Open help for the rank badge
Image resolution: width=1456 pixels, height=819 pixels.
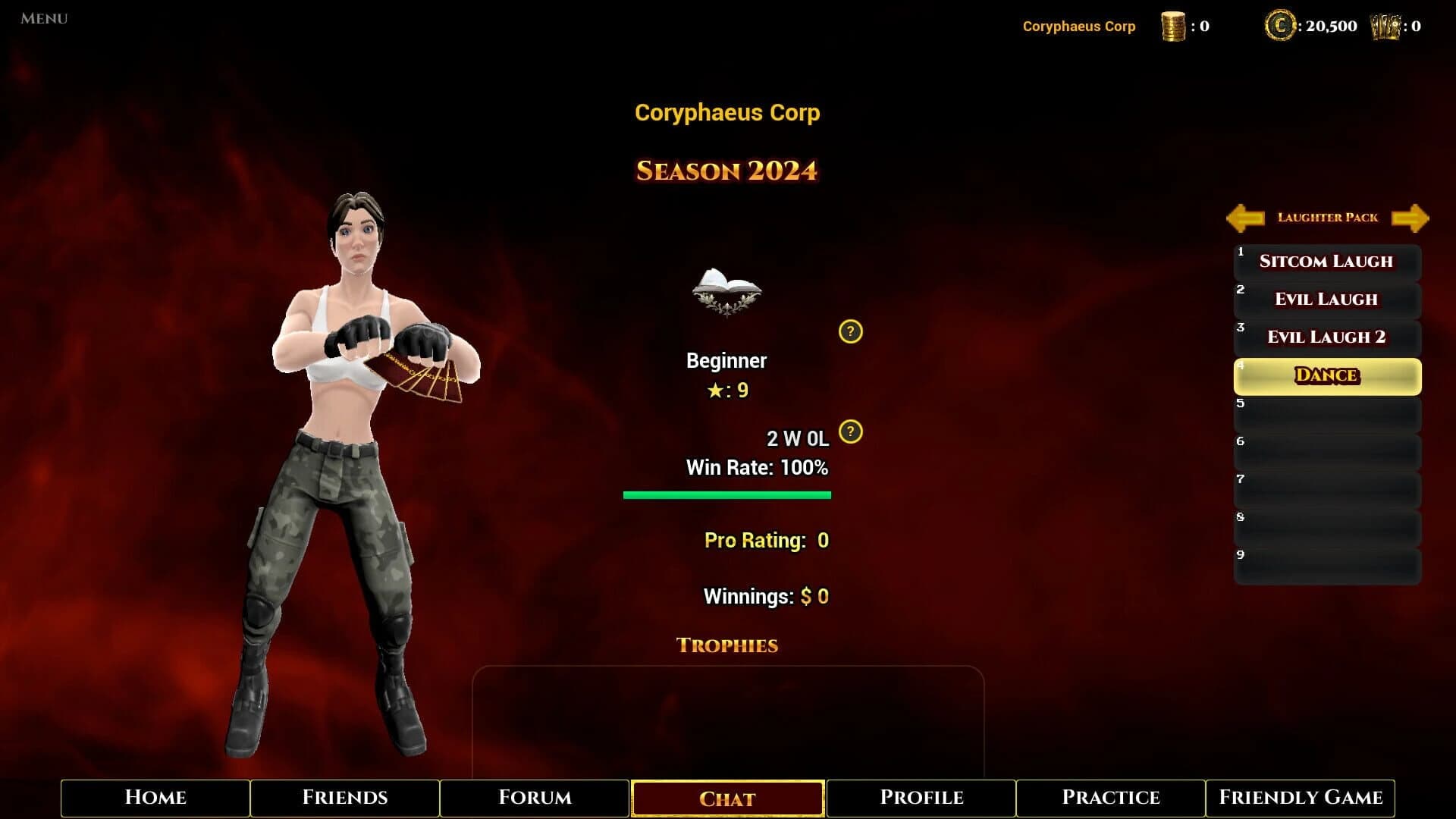click(x=852, y=332)
